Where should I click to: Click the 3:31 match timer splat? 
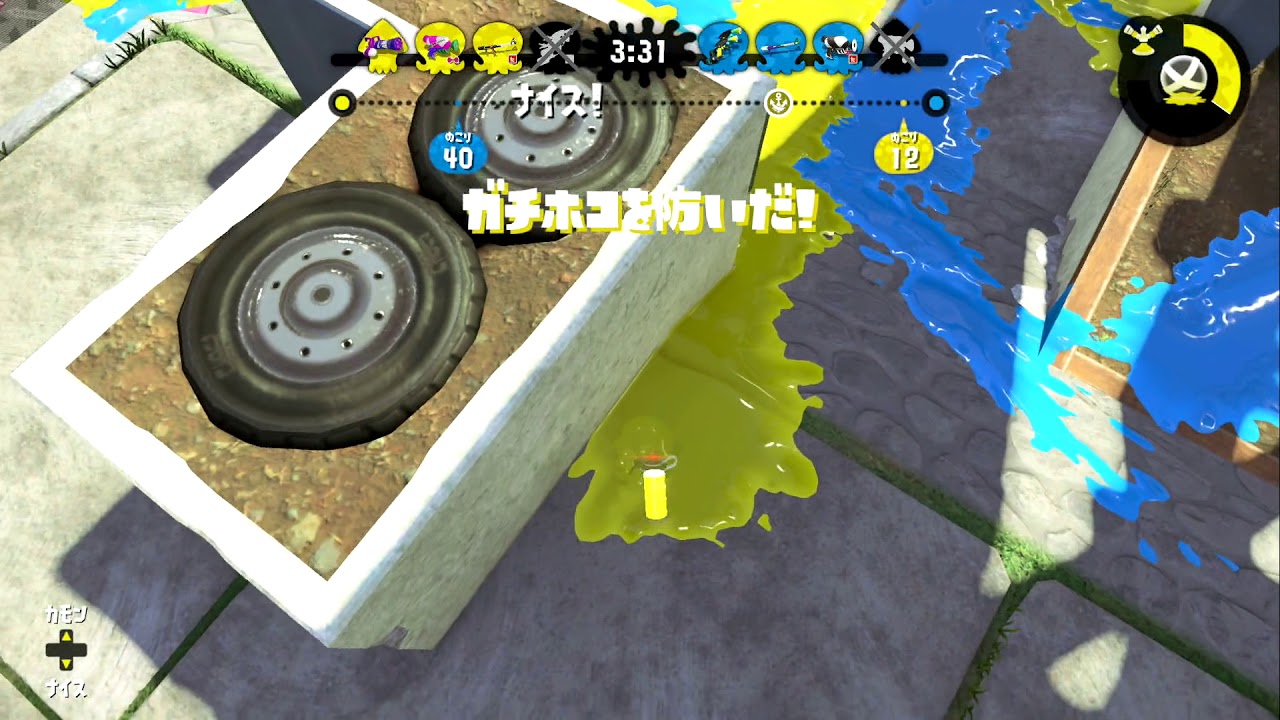640,52
